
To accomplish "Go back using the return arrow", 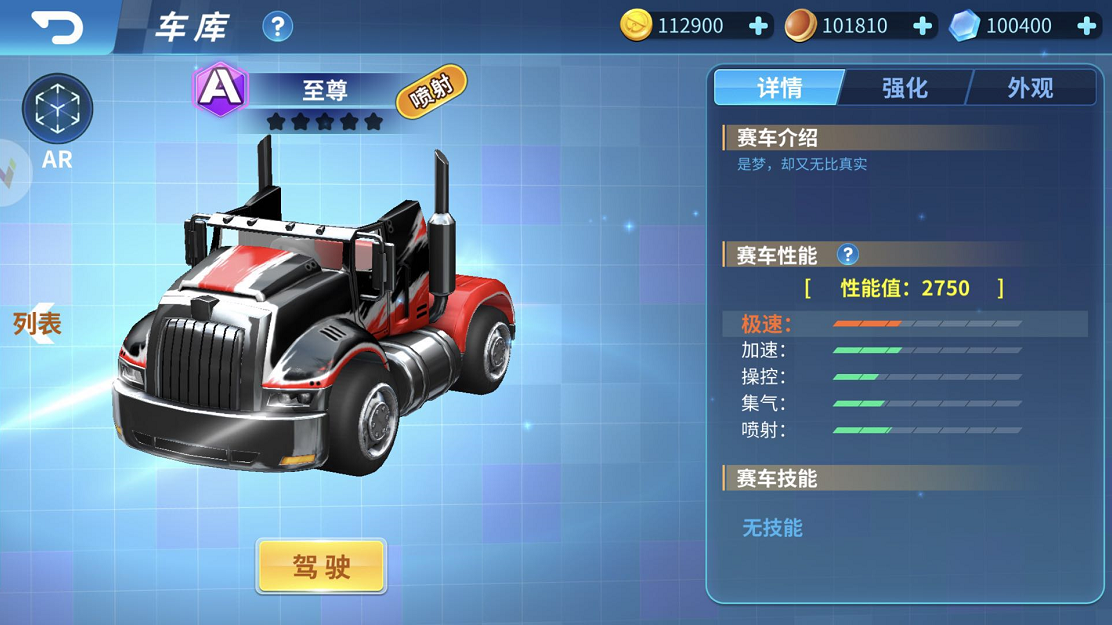I will pos(56,27).
